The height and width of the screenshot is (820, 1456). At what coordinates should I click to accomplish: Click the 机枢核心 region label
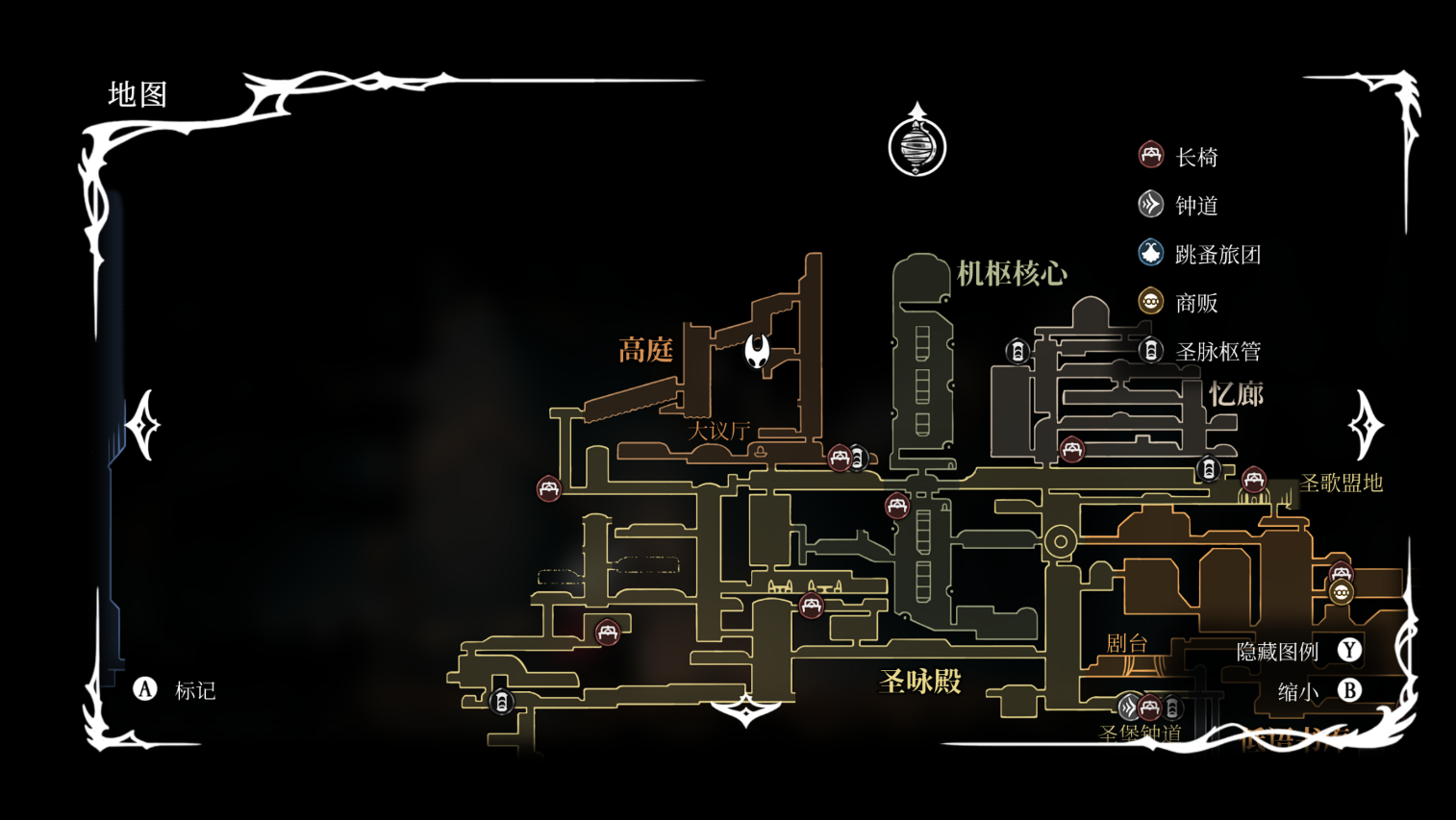coord(1012,274)
